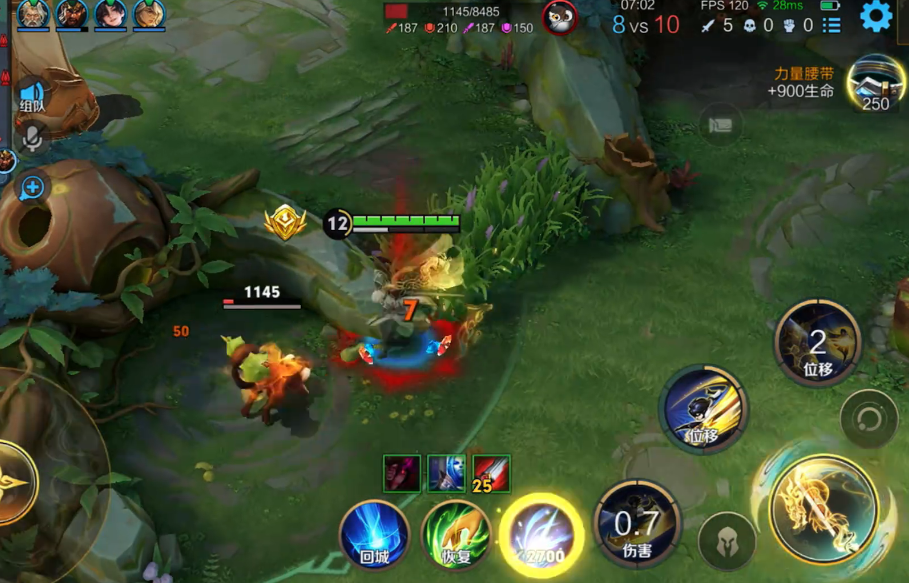This screenshot has height=583, width=909.
Task: Select the first teammate portrait
Action: [33, 14]
